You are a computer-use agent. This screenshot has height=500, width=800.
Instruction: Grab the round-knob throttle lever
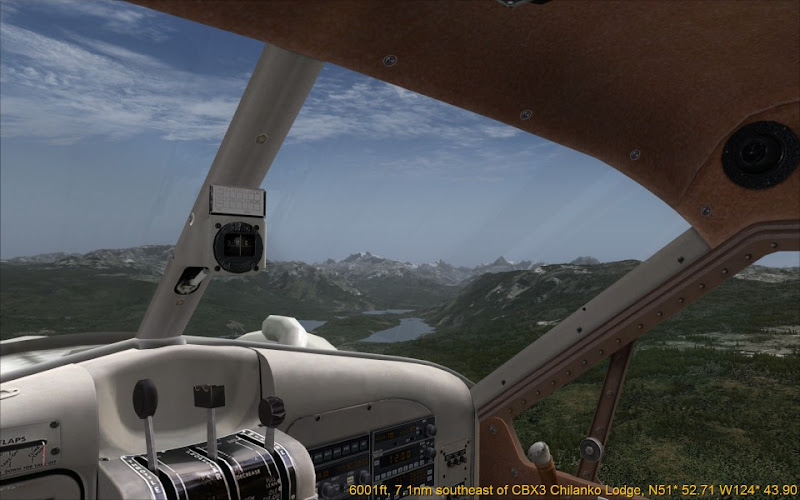pyautogui.click(x=146, y=400)
